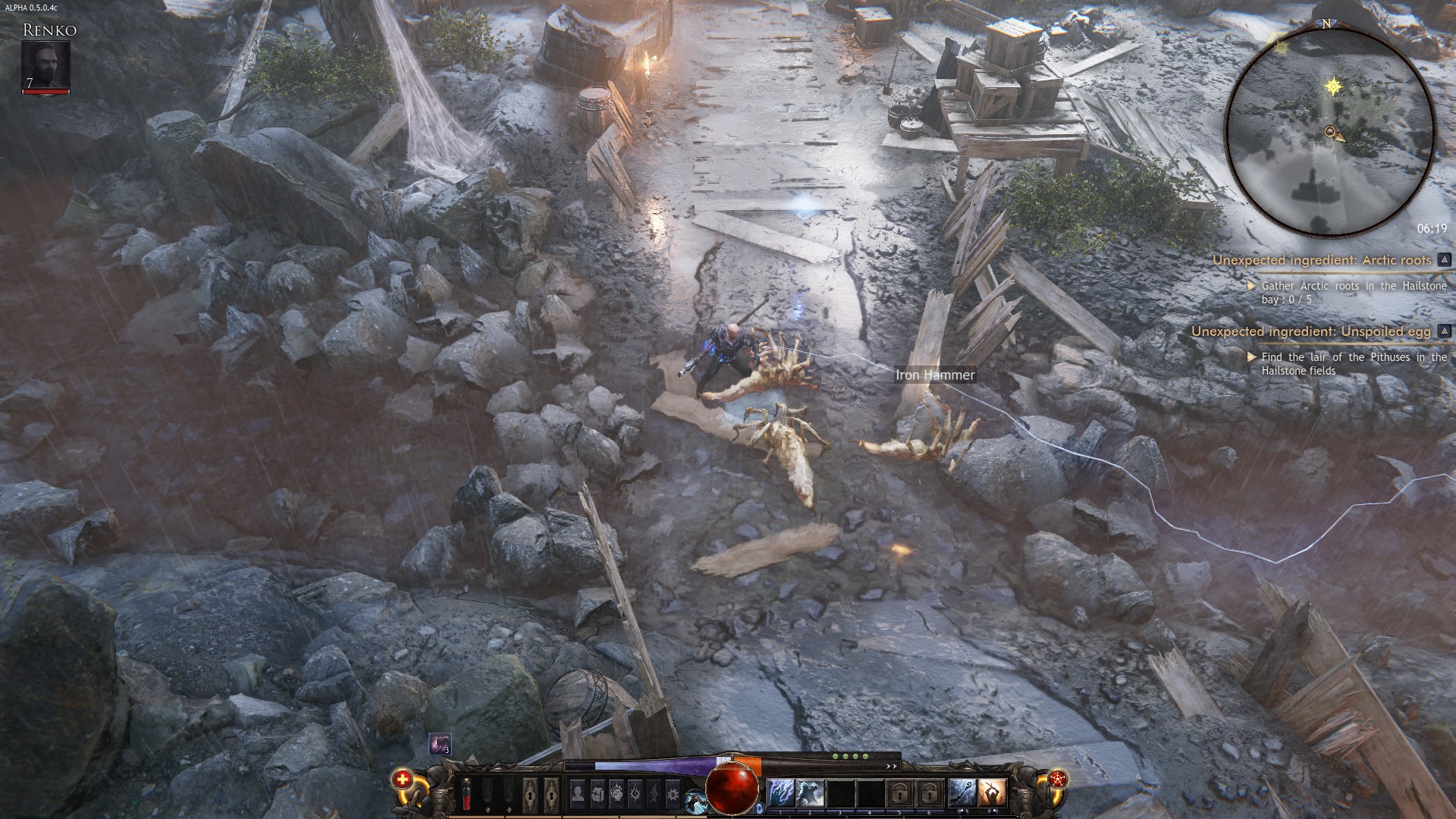Collapse the Unspoiled egg quest tracker

[x=1444, y=331]
